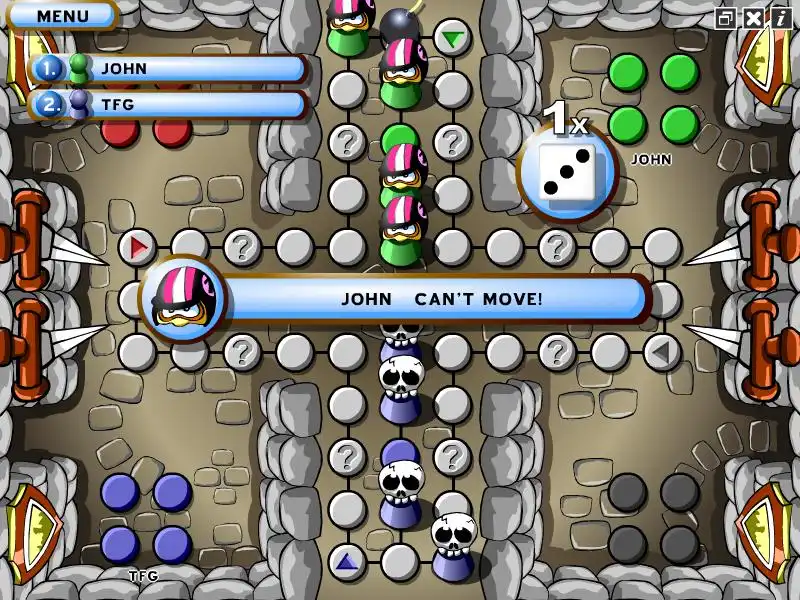Dismiss the "JOHN CAN'T MOVE!" banner
Image resolution: width=800 pixels, height=600 pixels.
pyautogui.click(x=440, y=298)
